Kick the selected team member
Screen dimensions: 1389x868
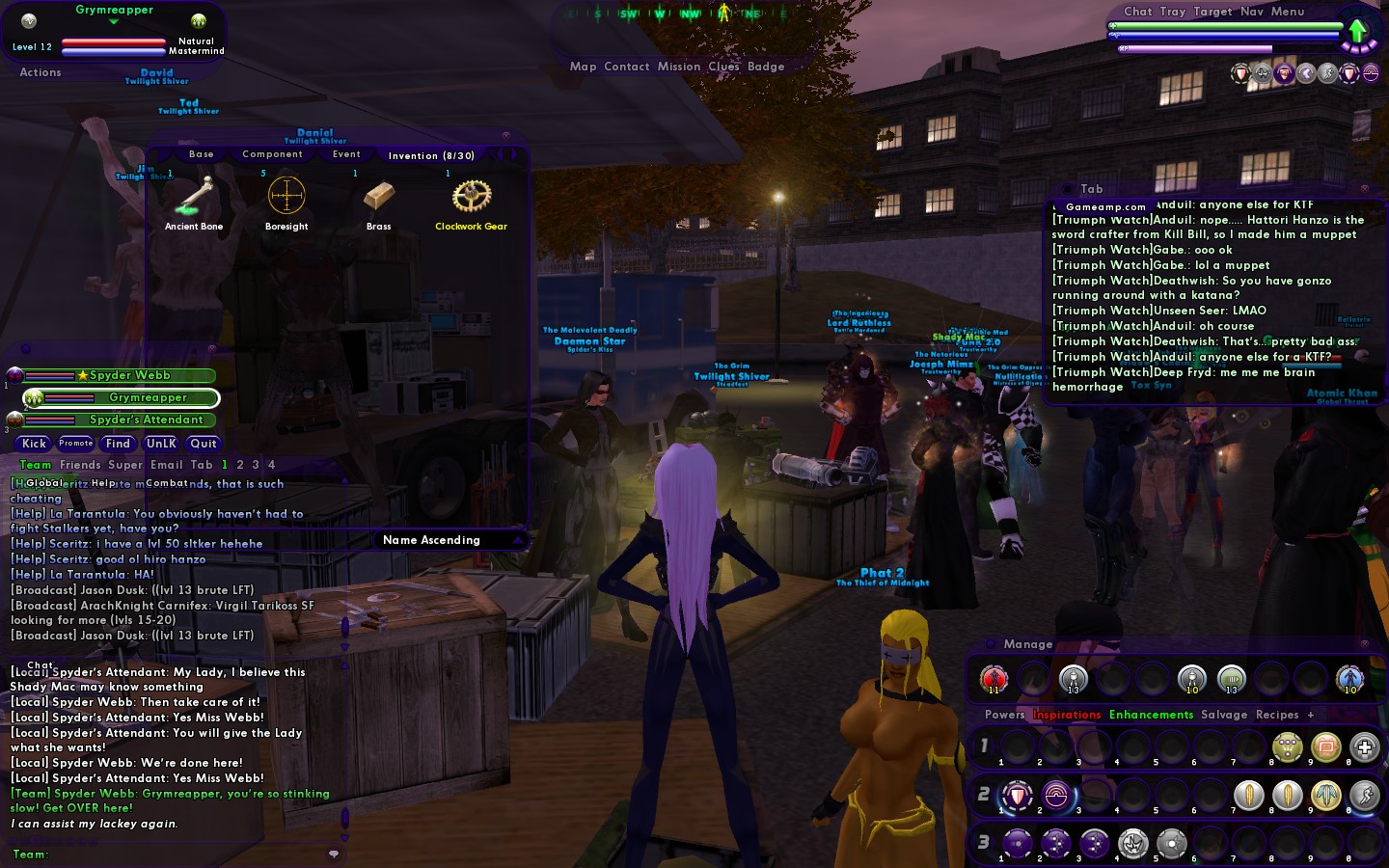tap(34, 444)
